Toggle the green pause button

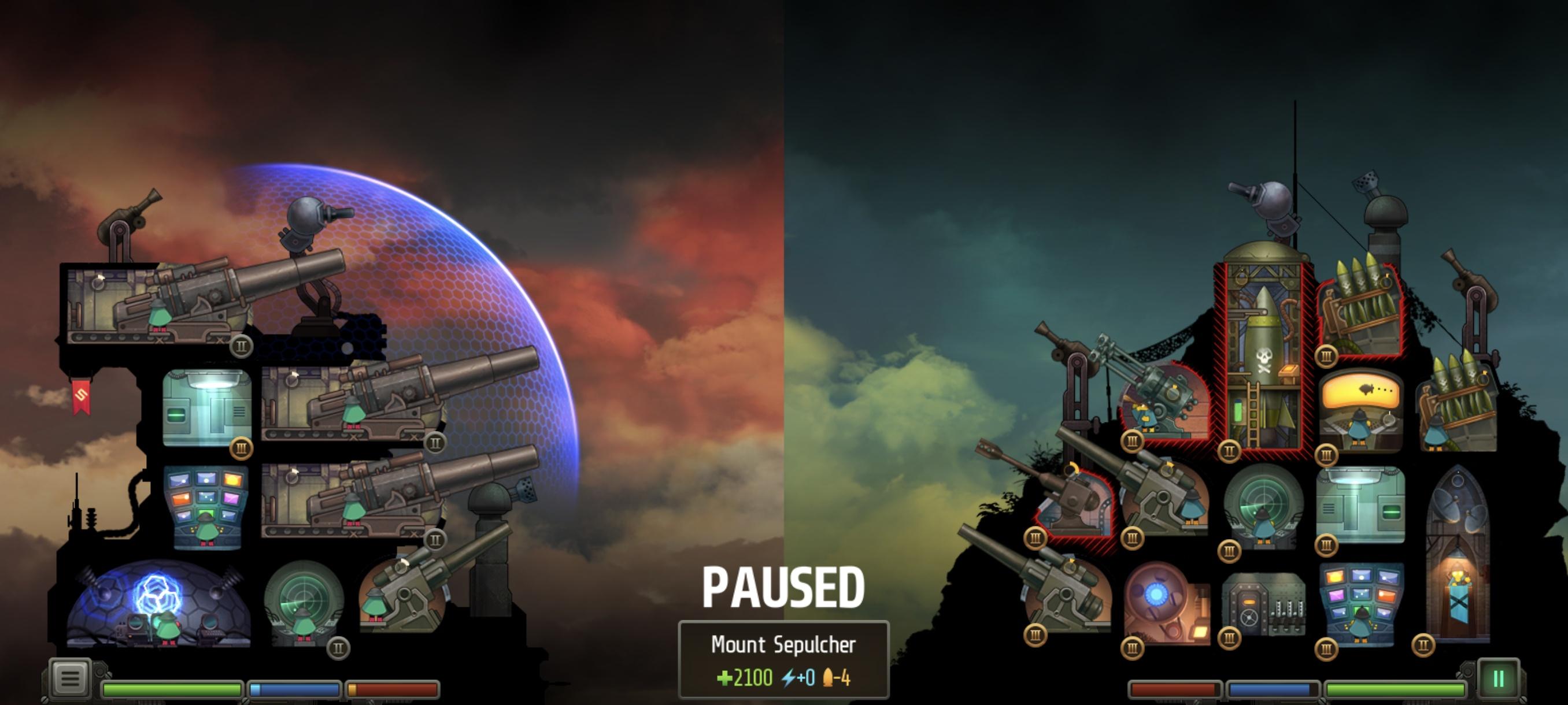pos(1498,678)
